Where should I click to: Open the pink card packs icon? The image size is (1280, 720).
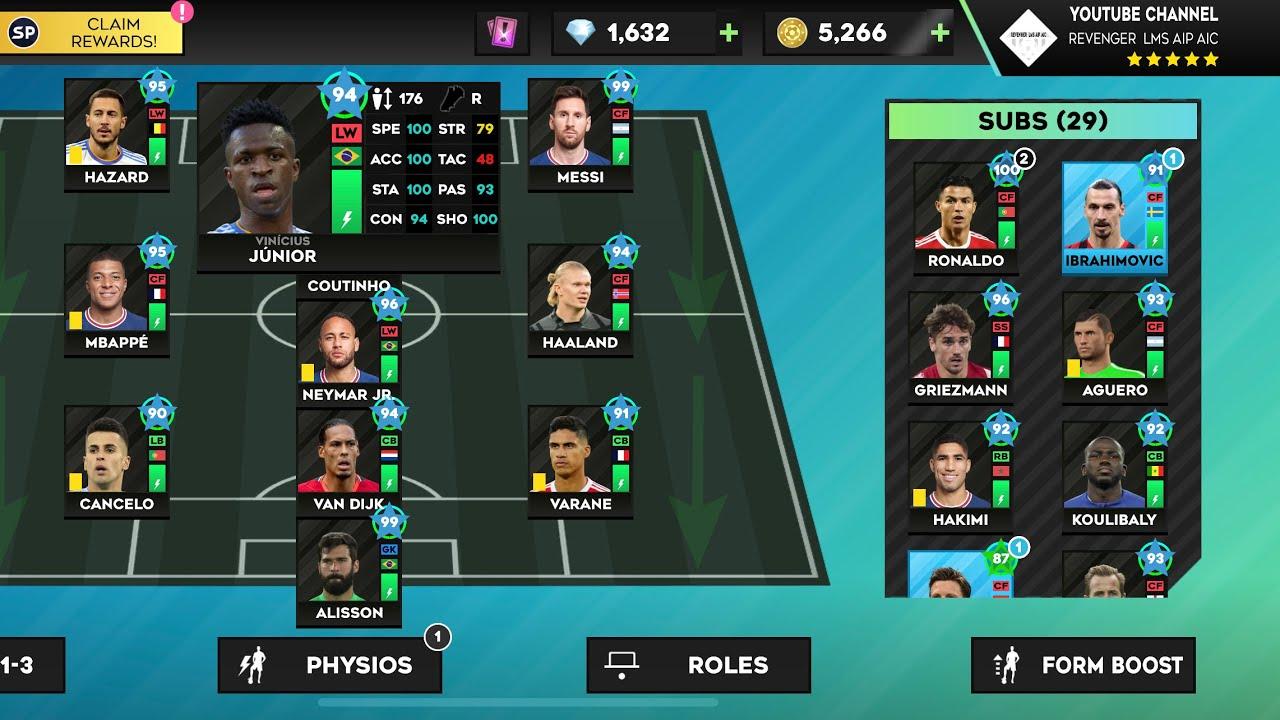(x=504, y=31)
